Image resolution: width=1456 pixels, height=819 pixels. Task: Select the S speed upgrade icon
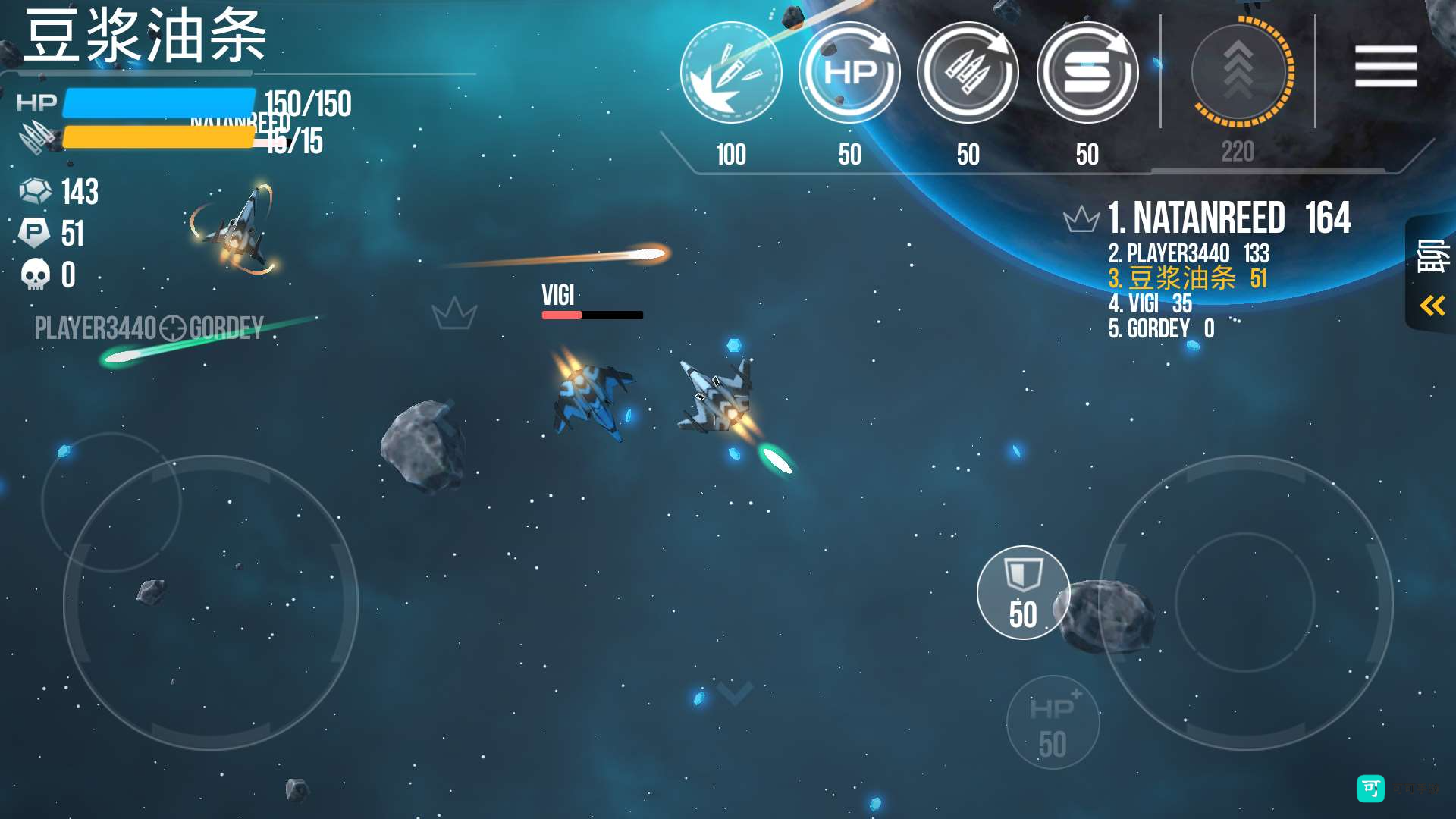click(x=1087, y=73)
